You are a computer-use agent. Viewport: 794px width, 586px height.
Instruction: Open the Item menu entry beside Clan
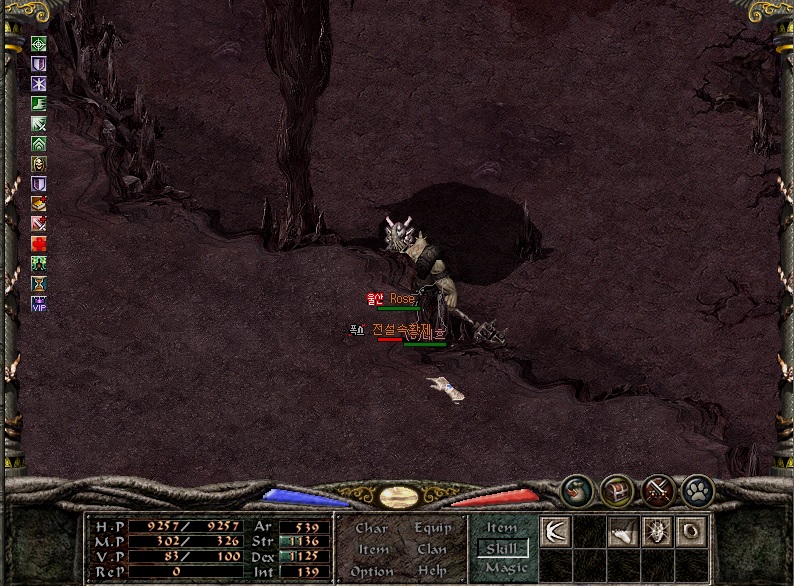pos(373,549)
